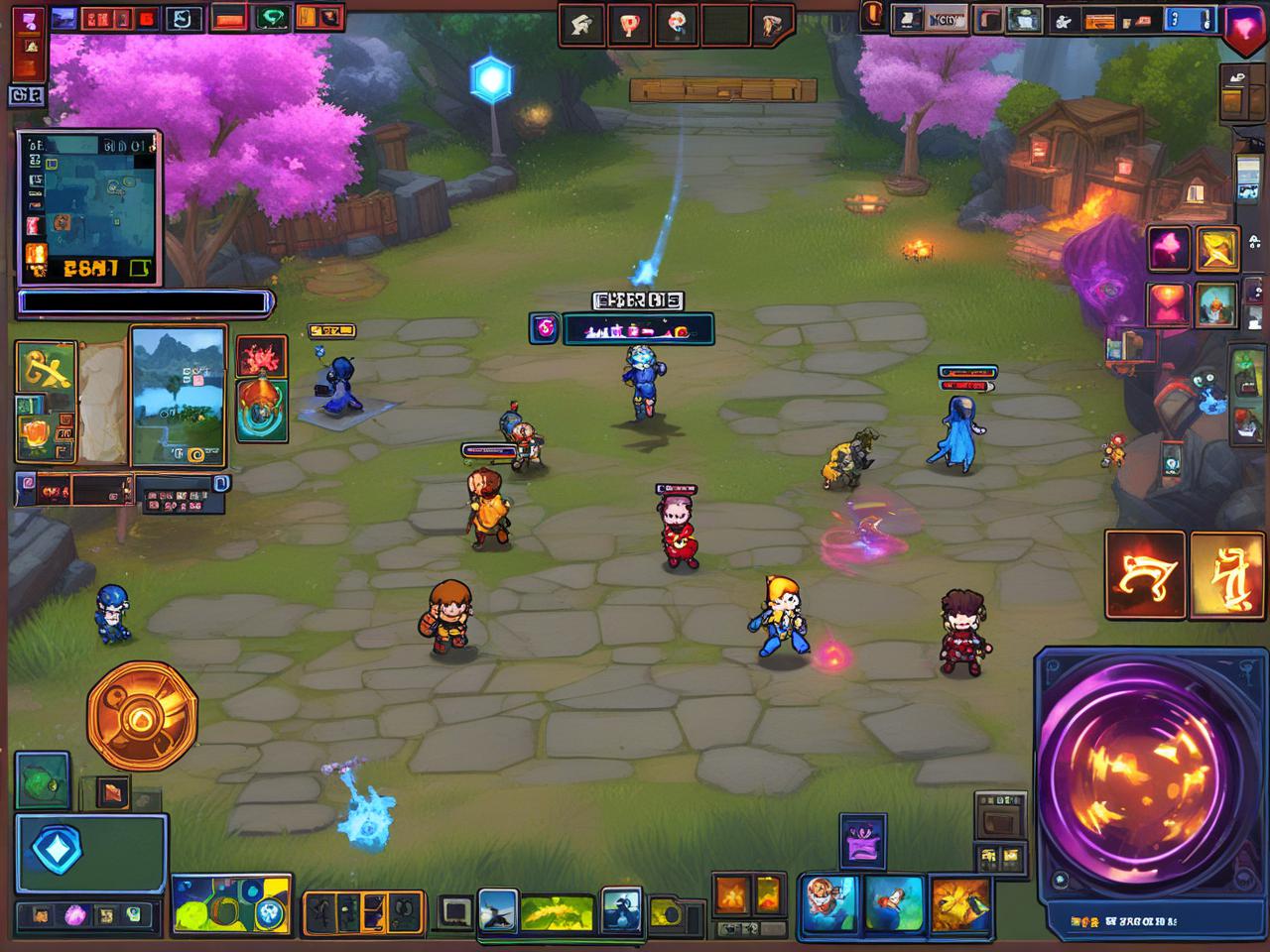
Task: Choose the orange potion flask item
Action: 262,410
